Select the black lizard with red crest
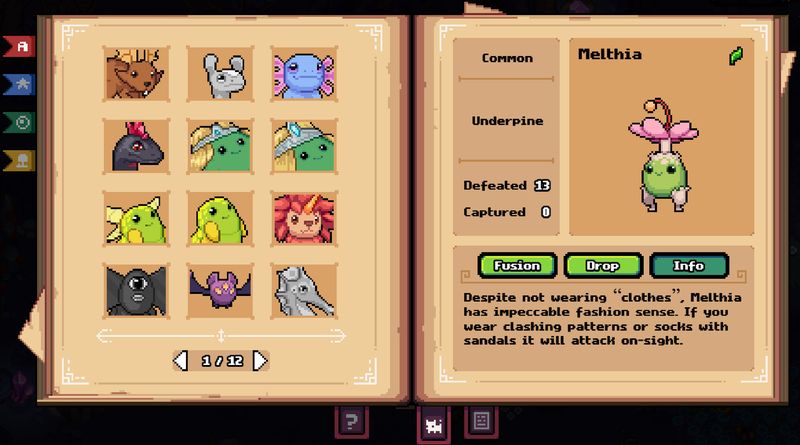 (x=136, y=145)
